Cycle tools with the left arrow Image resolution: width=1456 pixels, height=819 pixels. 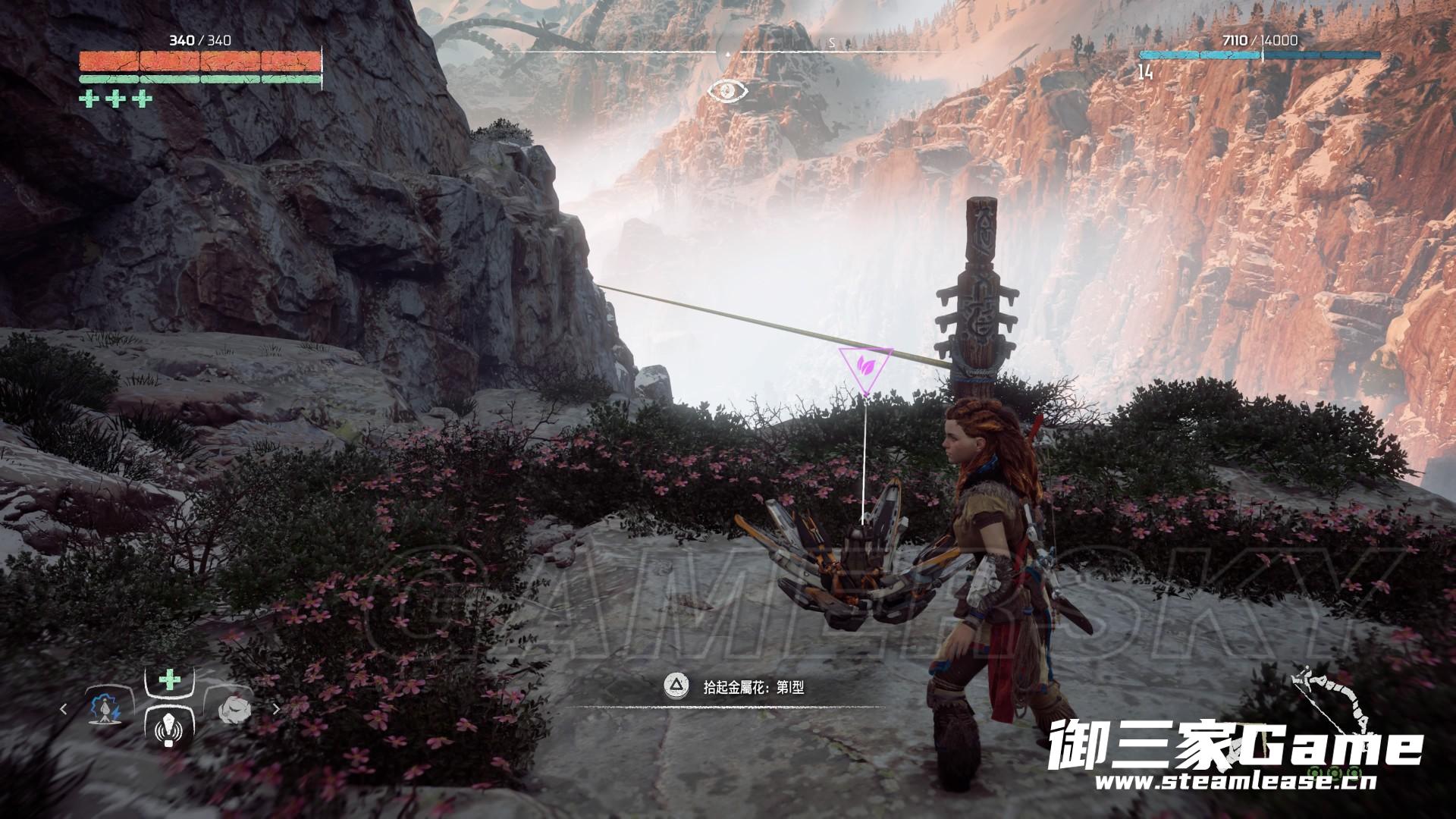tap(64, 711)
